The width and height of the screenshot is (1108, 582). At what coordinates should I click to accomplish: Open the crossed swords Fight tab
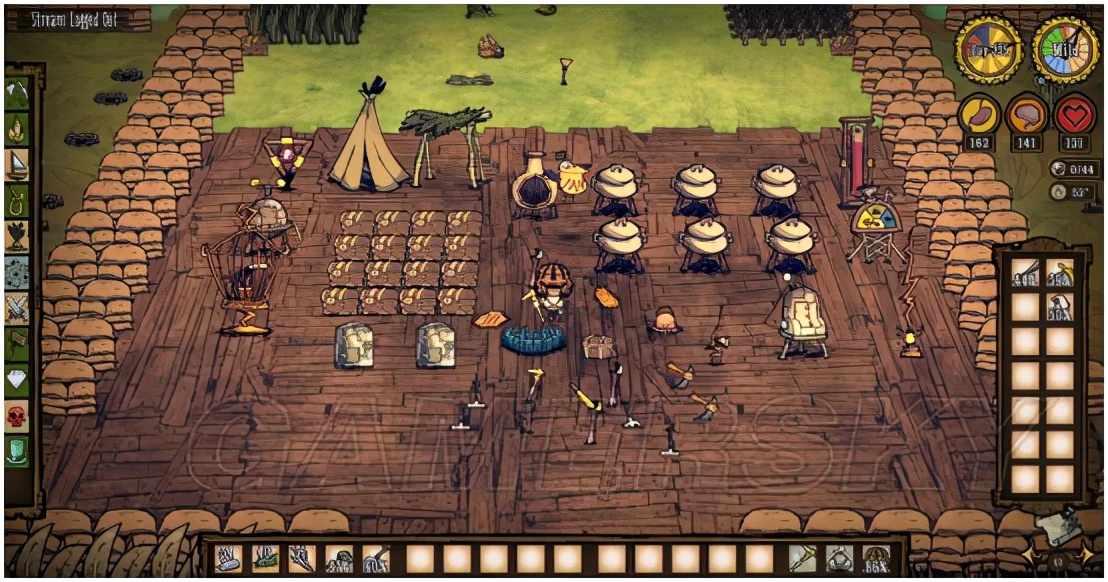pos(17,307)
